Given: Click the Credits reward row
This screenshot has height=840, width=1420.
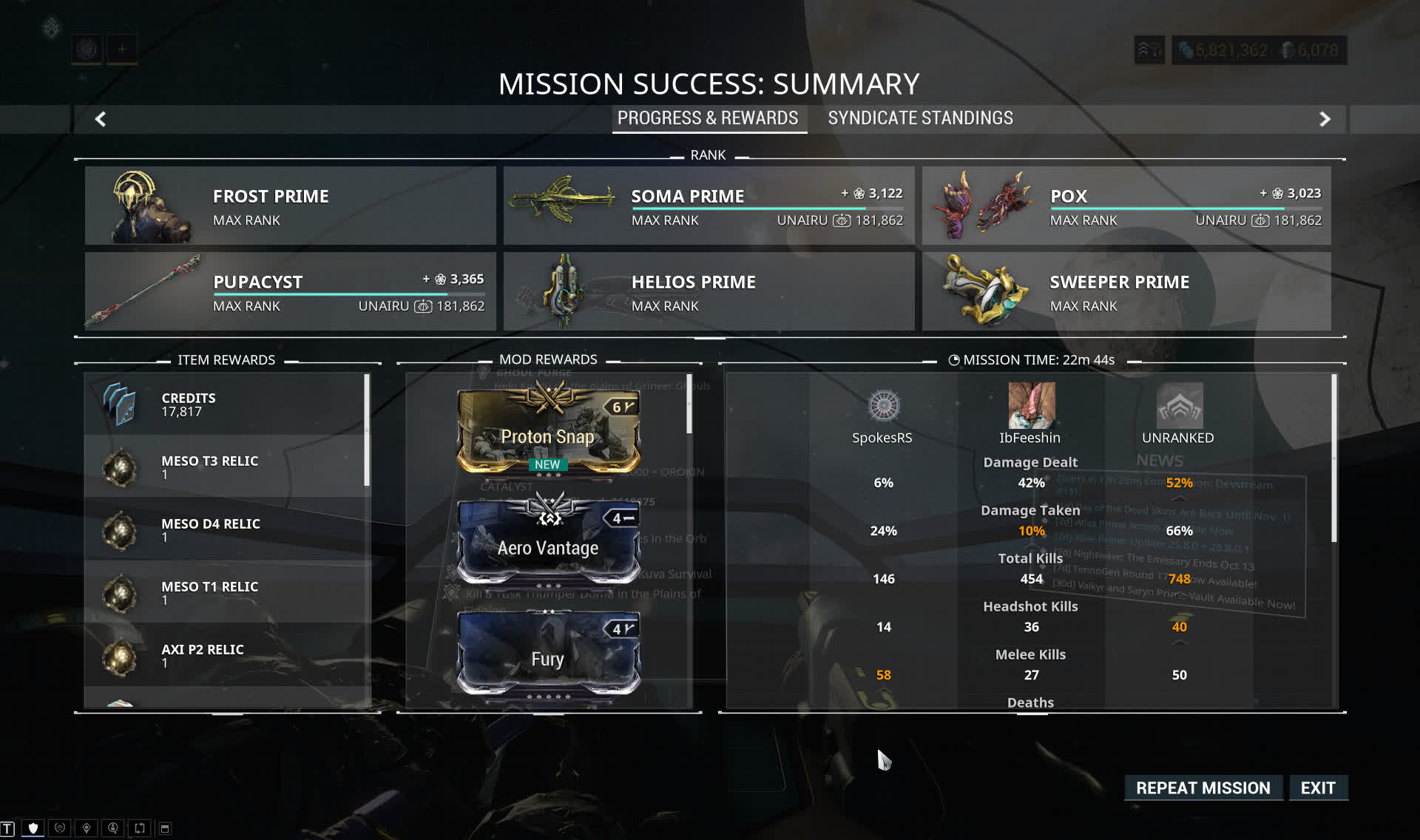Looking at the screenshot, I should click(226, 404).
